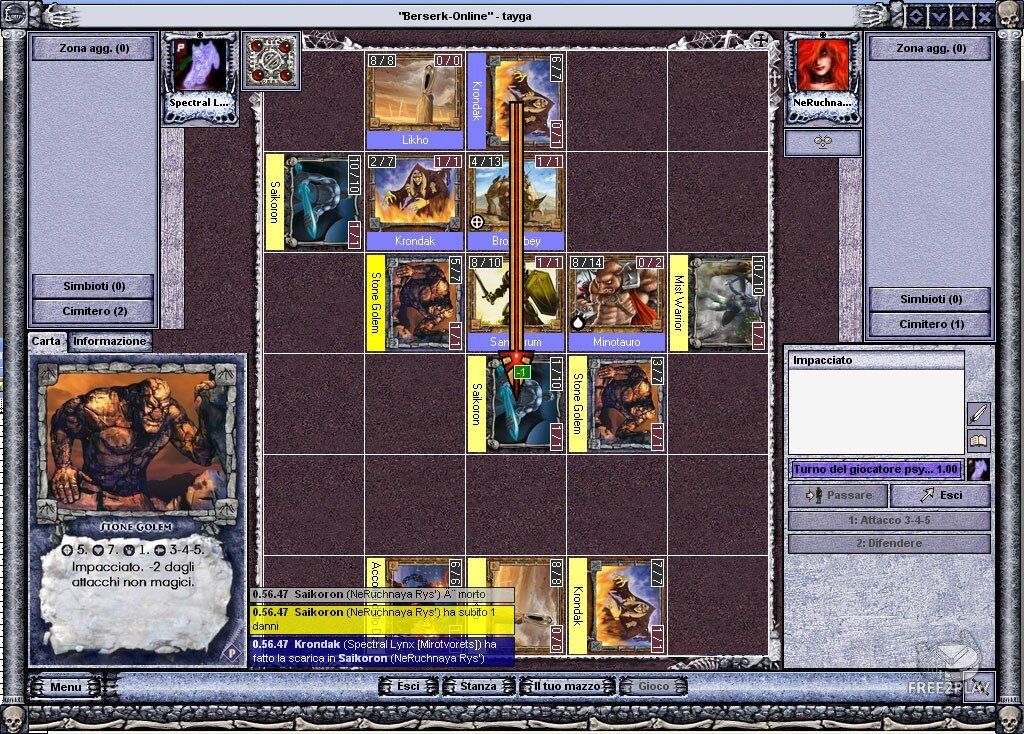Switch to the Informazione tab
Screen dimensions: 1024x734
[110, 341]
